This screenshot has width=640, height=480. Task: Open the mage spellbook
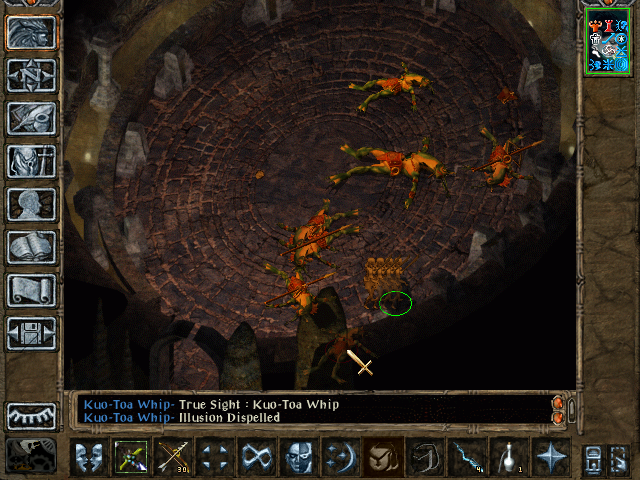click(x=32, y=247)
